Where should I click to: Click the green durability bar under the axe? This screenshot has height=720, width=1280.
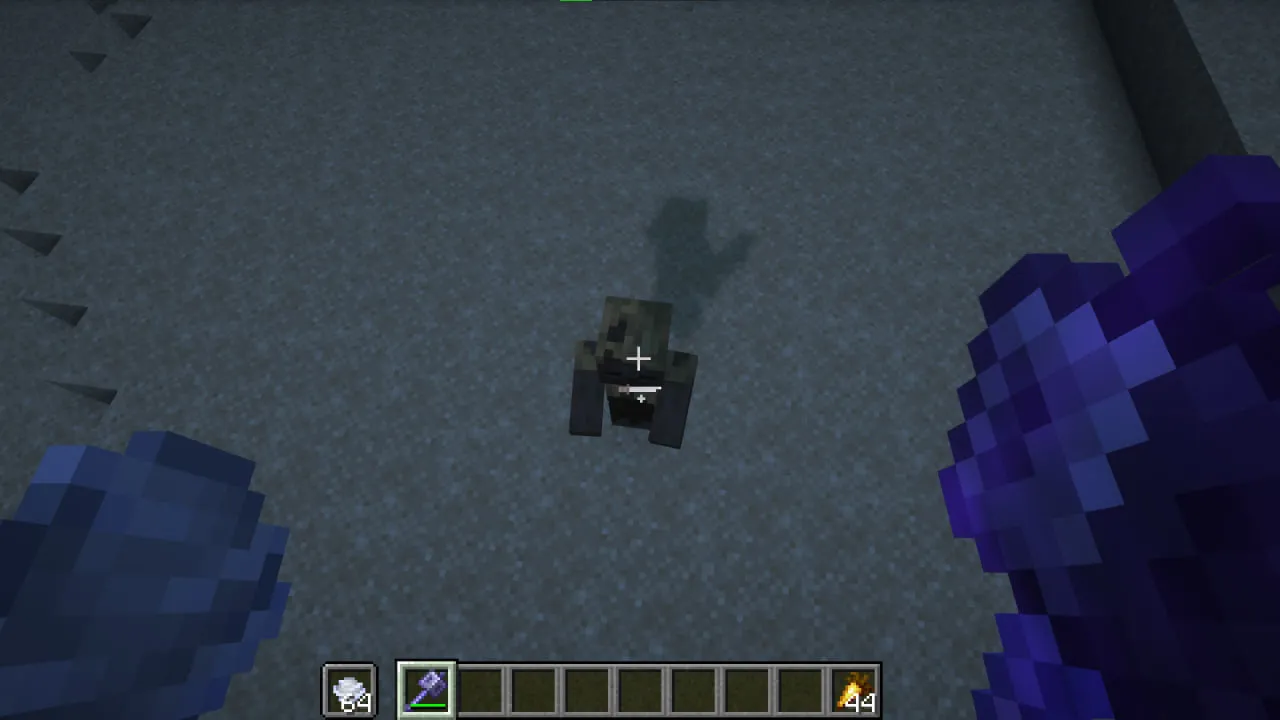tap(427, 705)
